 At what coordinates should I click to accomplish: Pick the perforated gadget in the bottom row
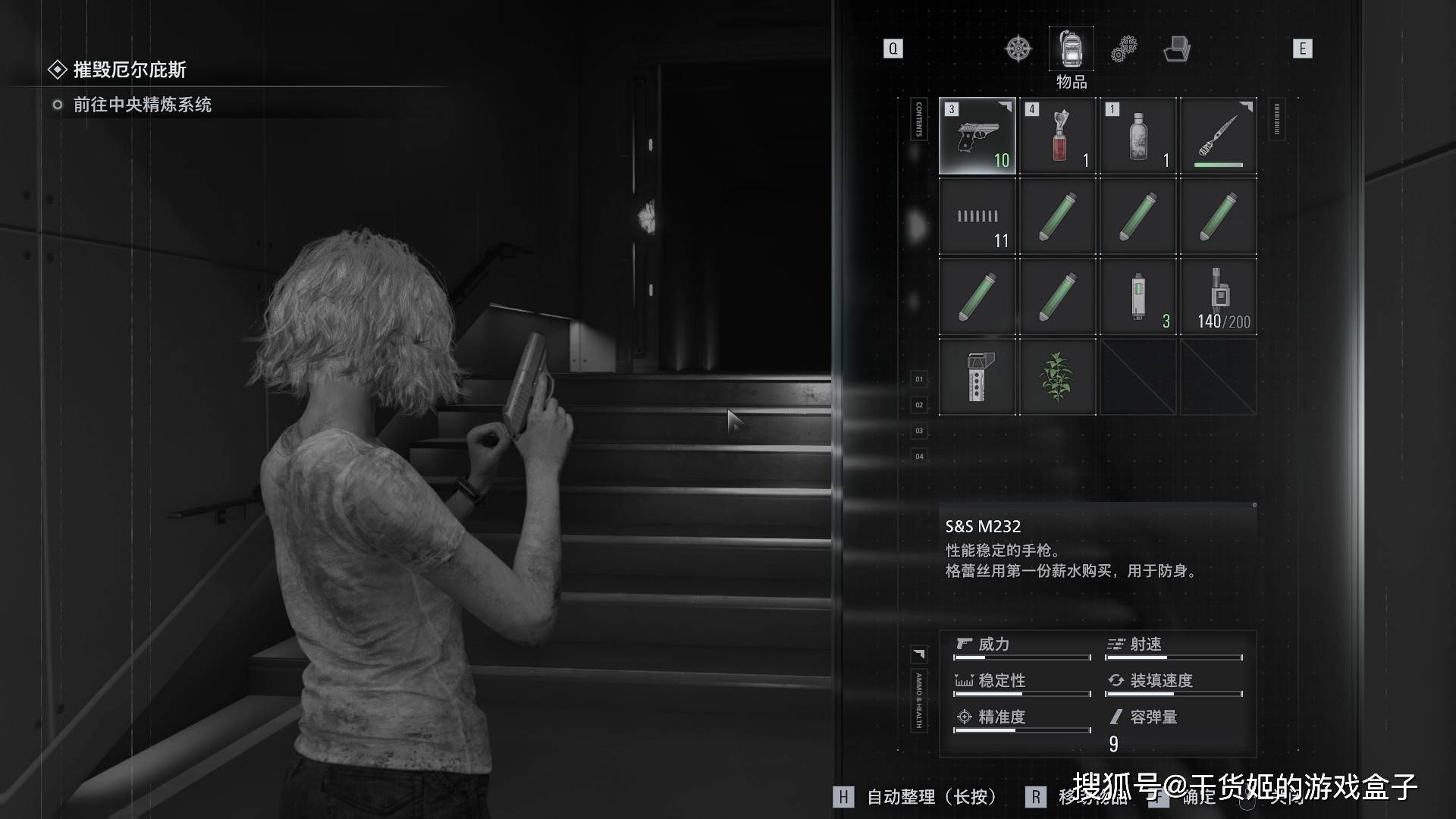click(977, 378)
